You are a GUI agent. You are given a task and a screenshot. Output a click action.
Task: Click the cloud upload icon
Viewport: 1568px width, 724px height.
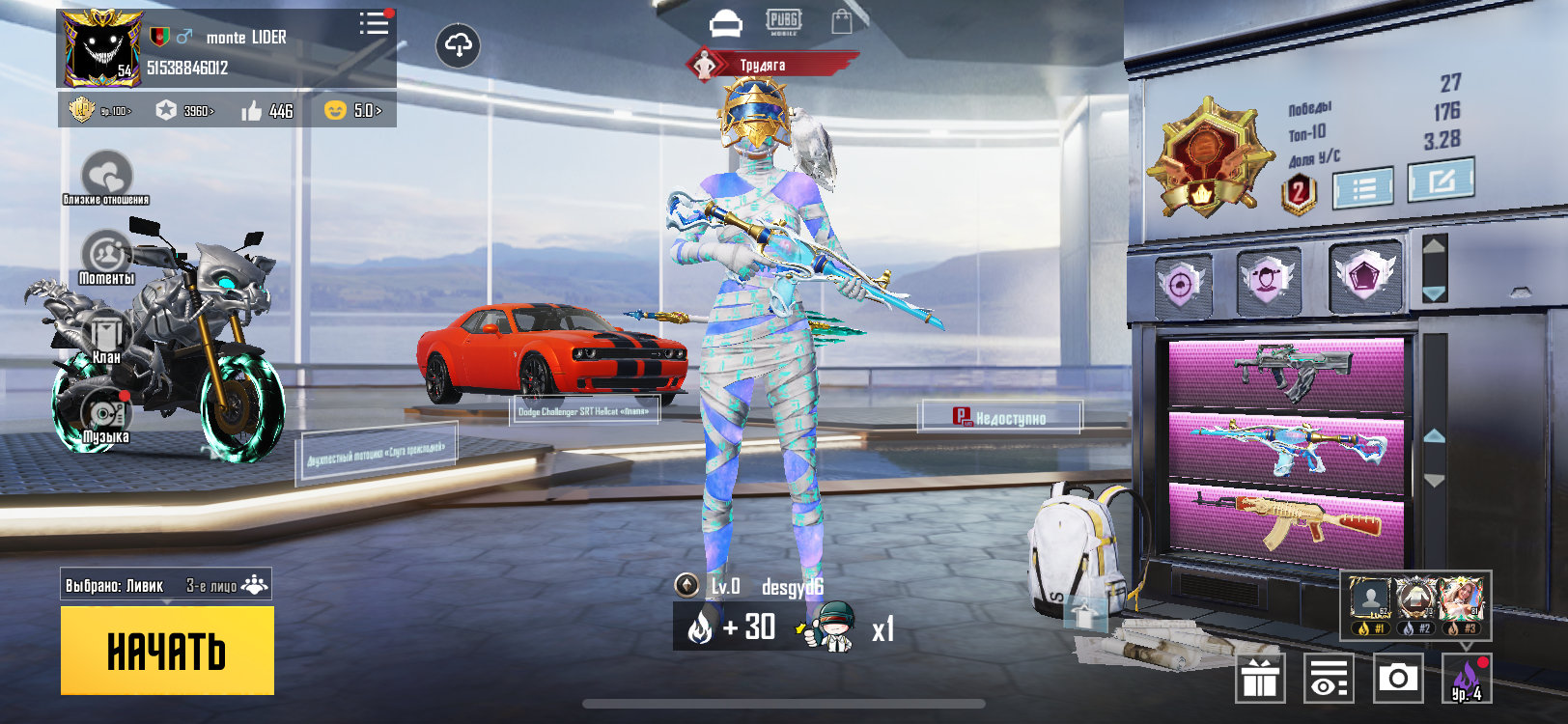(458, 45)
